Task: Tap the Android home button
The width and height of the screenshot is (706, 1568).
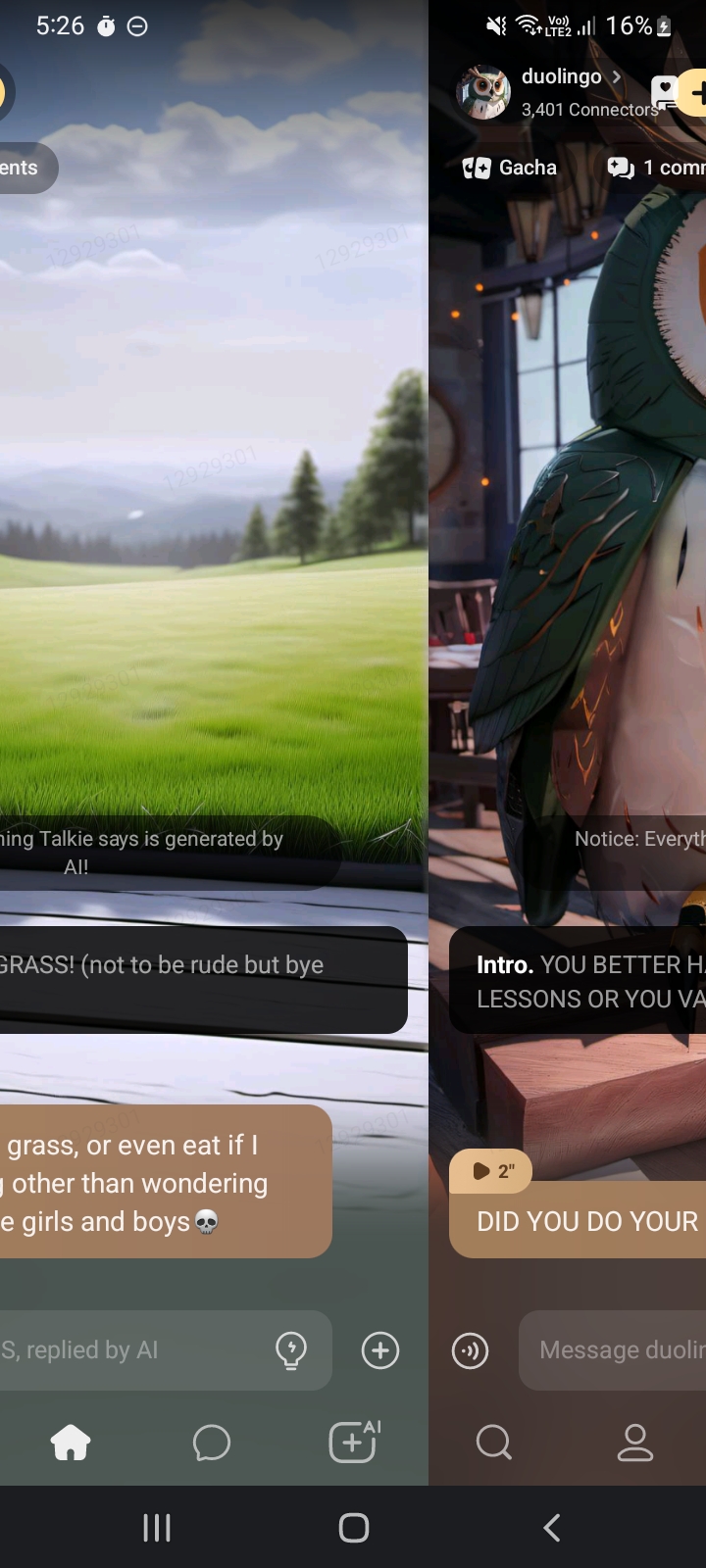Action: pos(354,1527)
